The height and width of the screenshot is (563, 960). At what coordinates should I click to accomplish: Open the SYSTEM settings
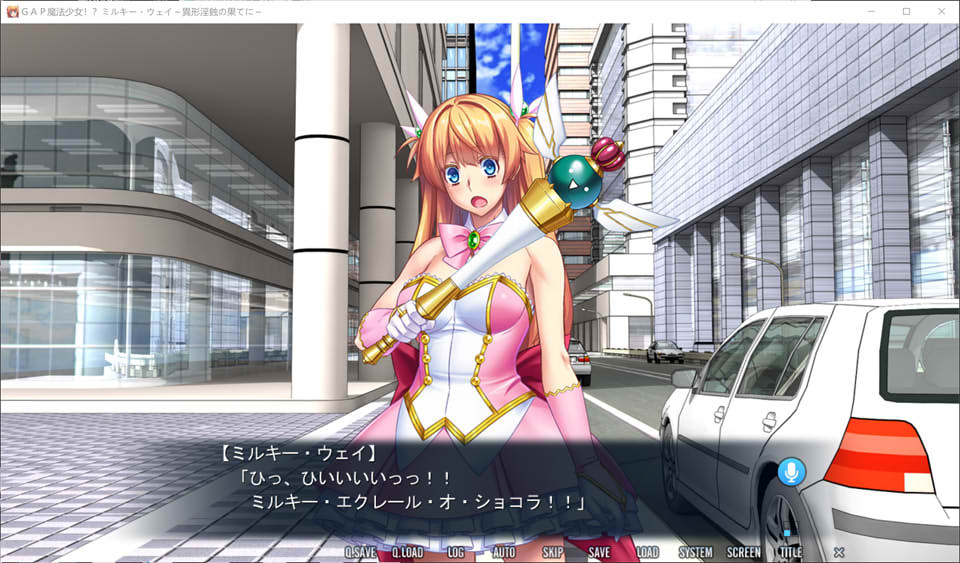(696, 552)
